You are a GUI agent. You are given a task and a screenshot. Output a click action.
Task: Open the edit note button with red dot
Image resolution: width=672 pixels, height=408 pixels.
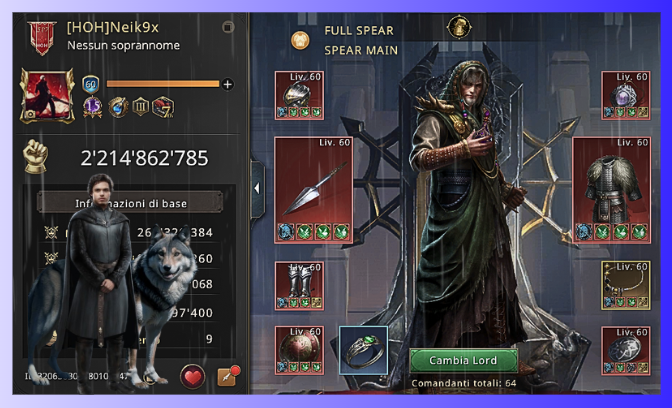coord(226,377)
